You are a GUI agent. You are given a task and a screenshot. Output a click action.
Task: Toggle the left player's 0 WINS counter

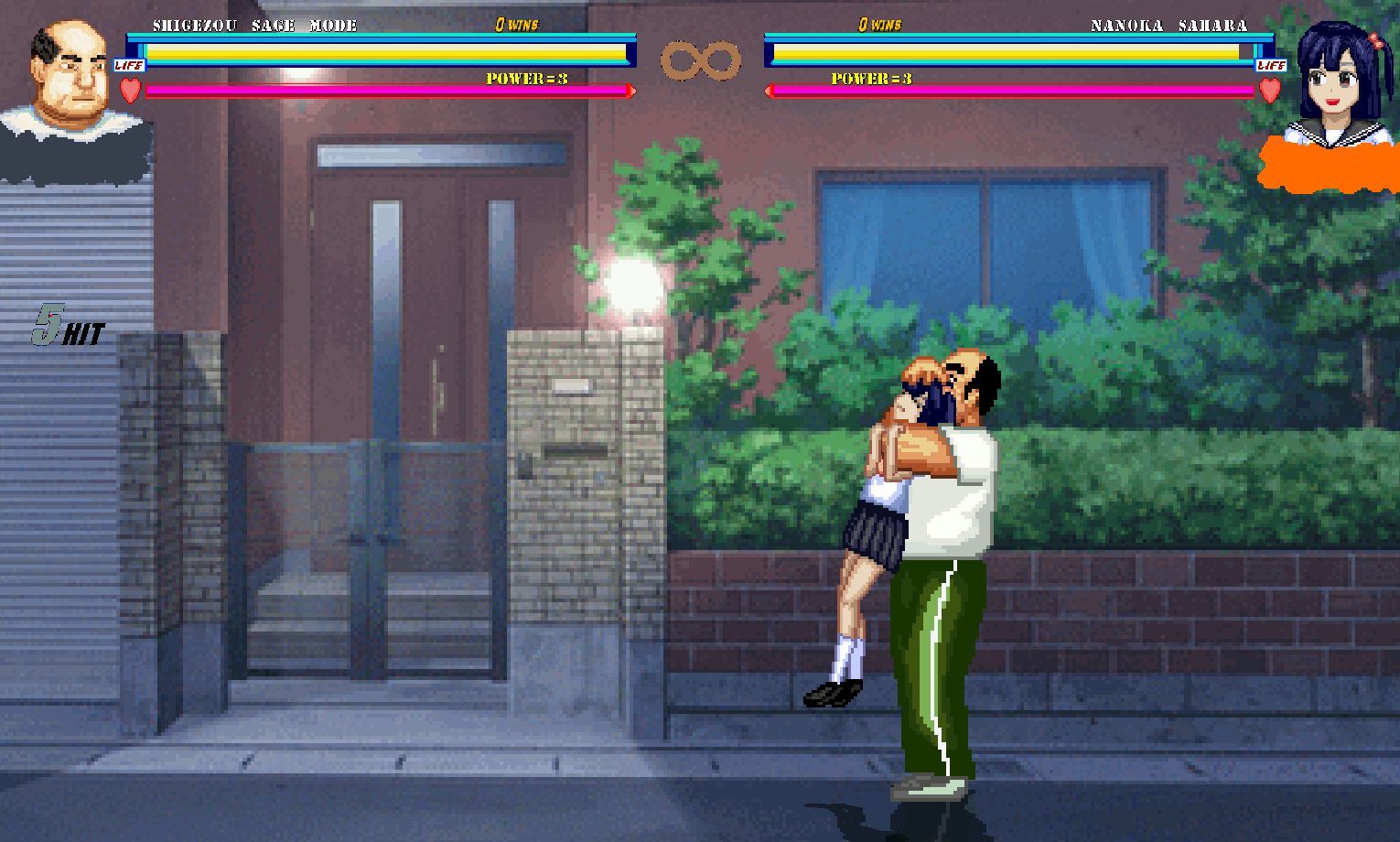tap(517, 25)
